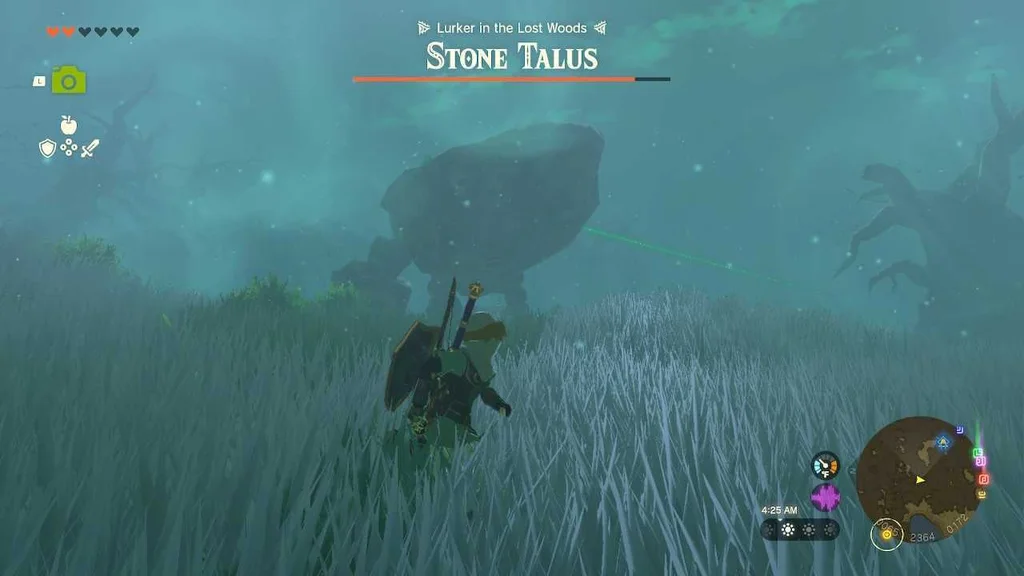Image resolution: width=1024 pixels, height=576 pixels.
Task: Click the green map pin on minimap edge
Action: coord(978,453)
